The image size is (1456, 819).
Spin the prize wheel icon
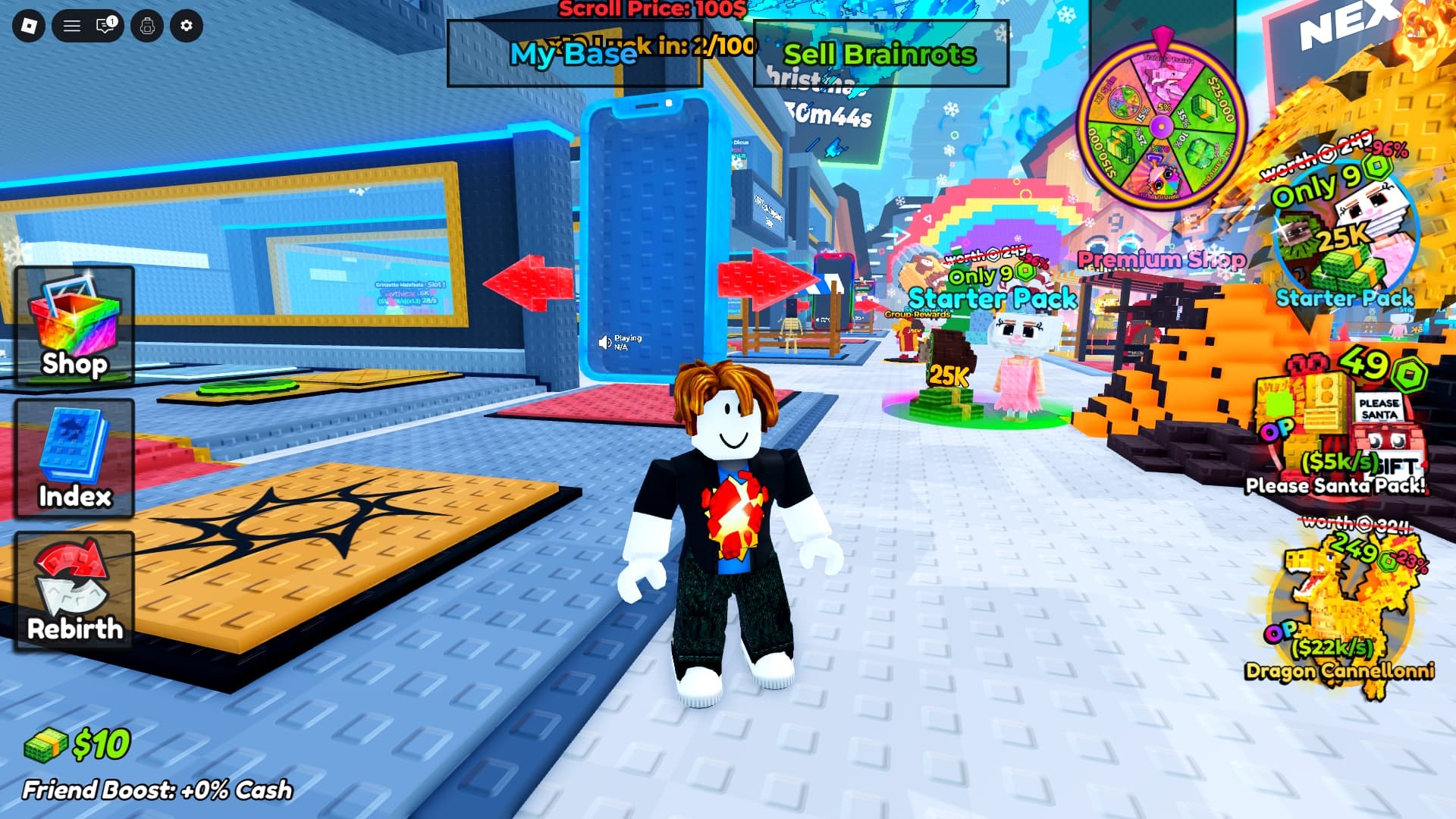pyautogui.click(x=1161, y=121)
